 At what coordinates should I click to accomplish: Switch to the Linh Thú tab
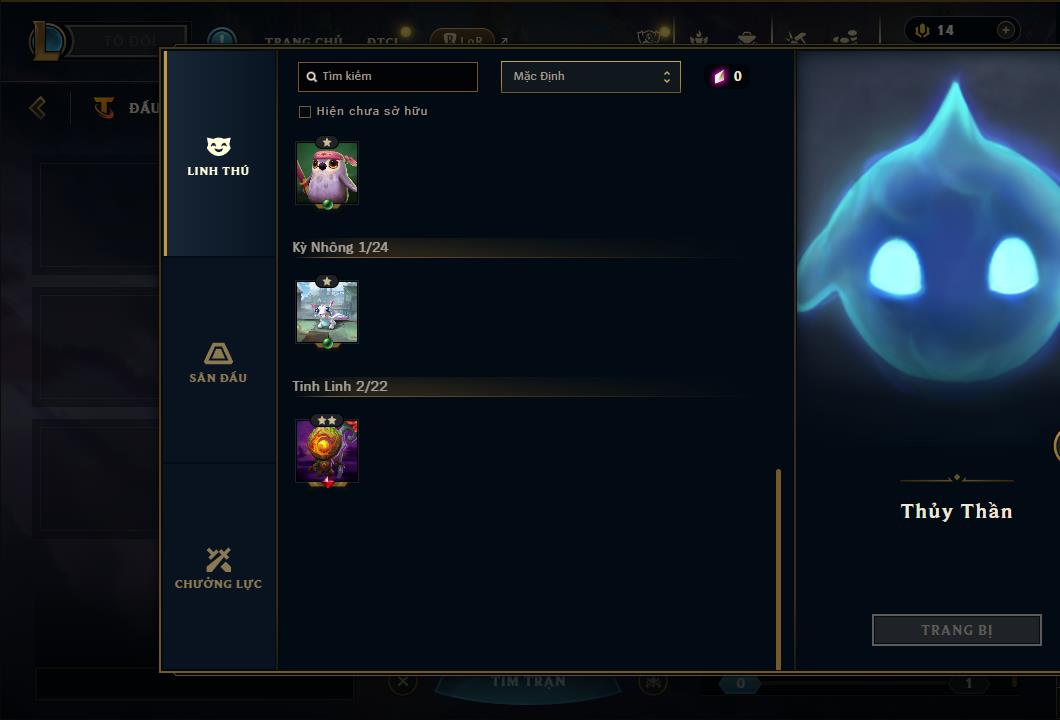pos(218,156)
